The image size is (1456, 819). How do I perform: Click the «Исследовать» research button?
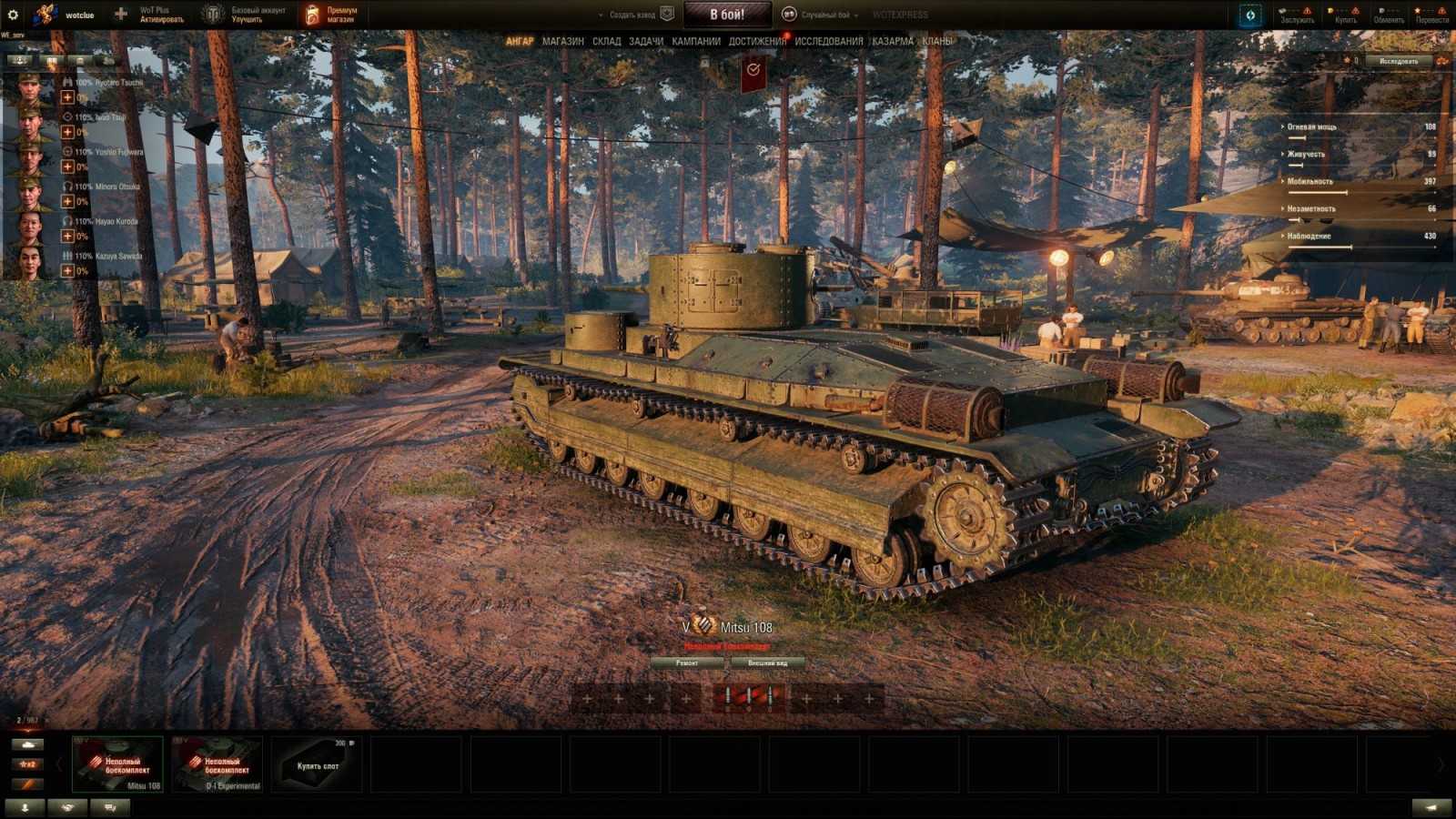1399,61
